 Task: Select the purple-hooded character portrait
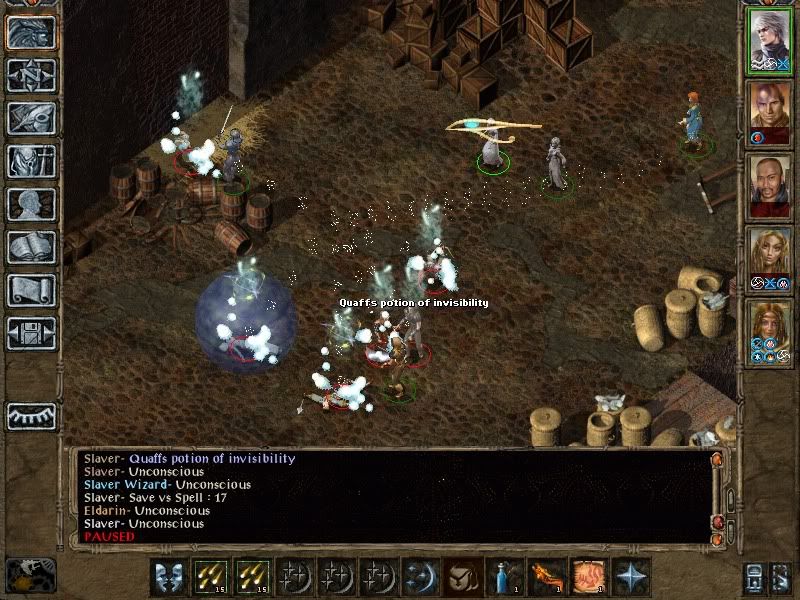click(769, 115)
